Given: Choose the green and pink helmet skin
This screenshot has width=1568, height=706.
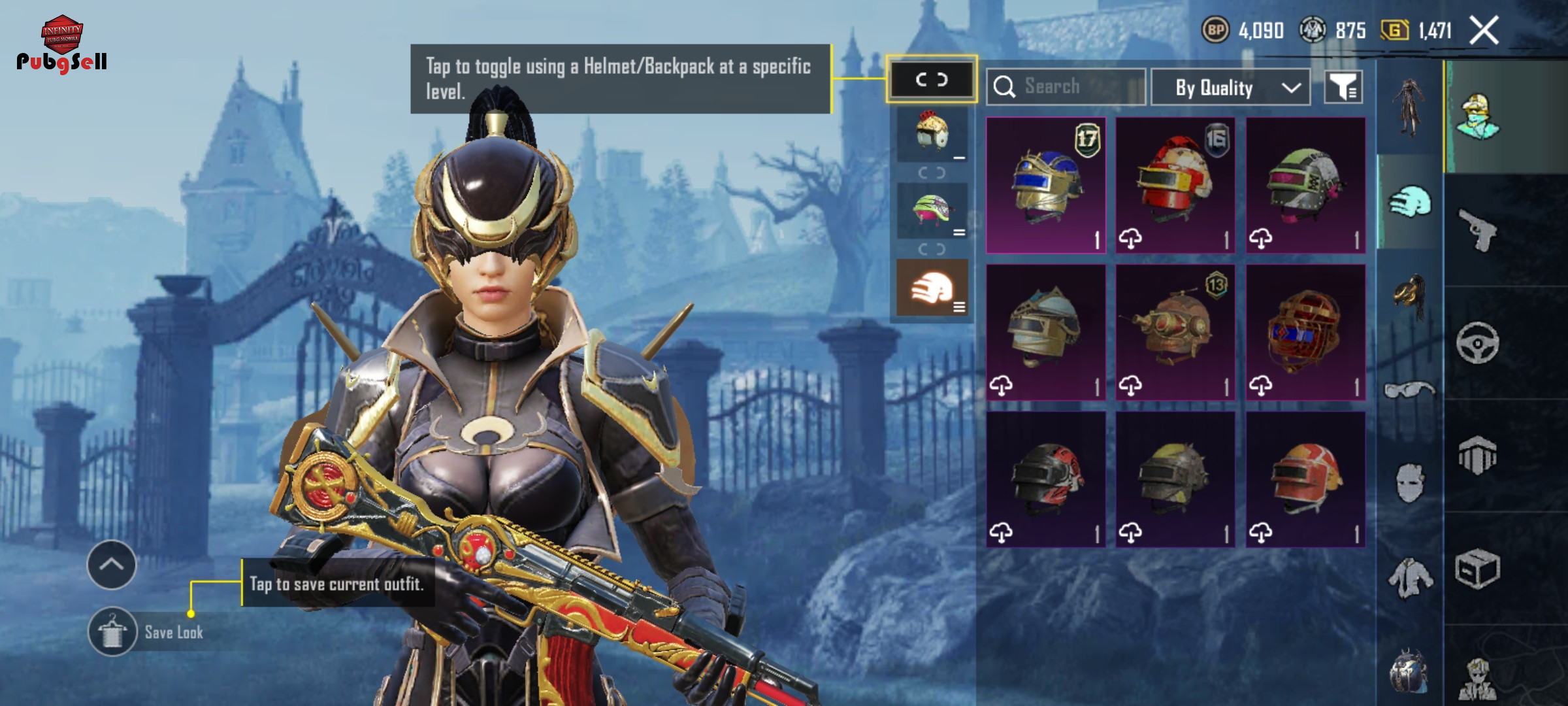Looking at the screenshot, I should [1305, 185].
